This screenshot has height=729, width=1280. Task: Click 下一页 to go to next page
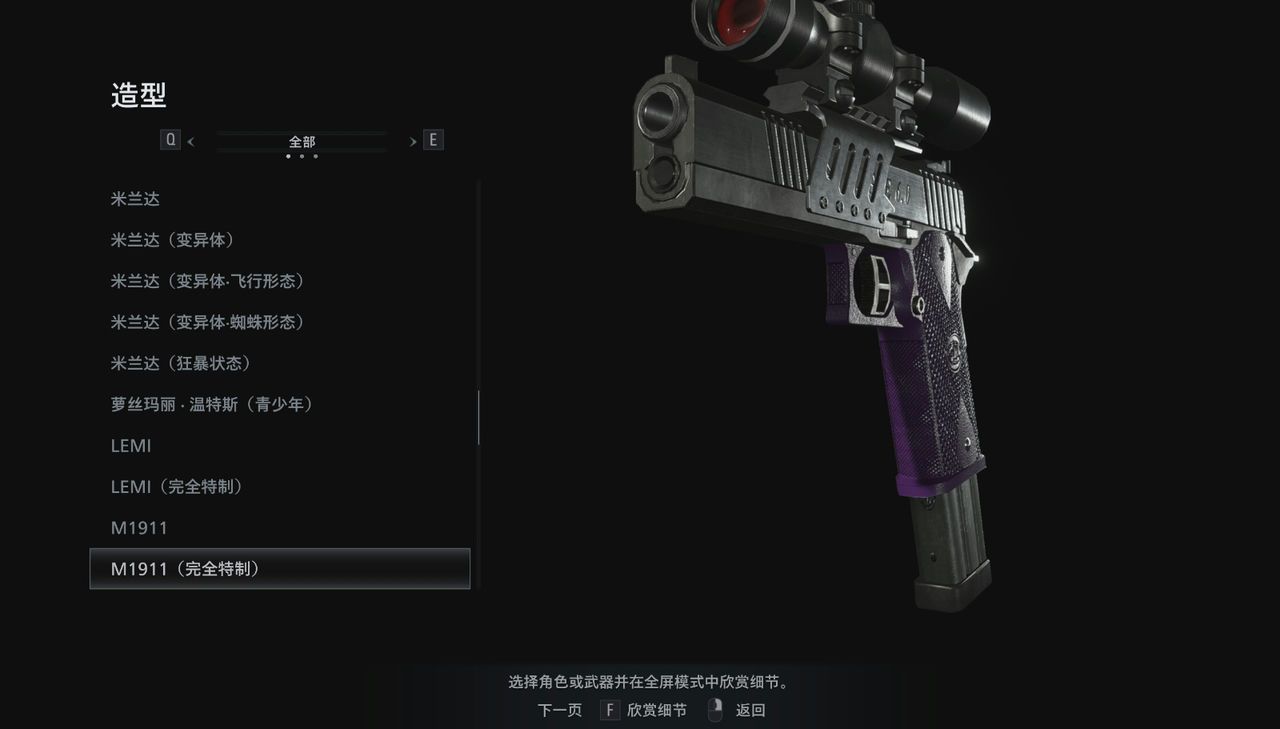(x=559, y=709)
